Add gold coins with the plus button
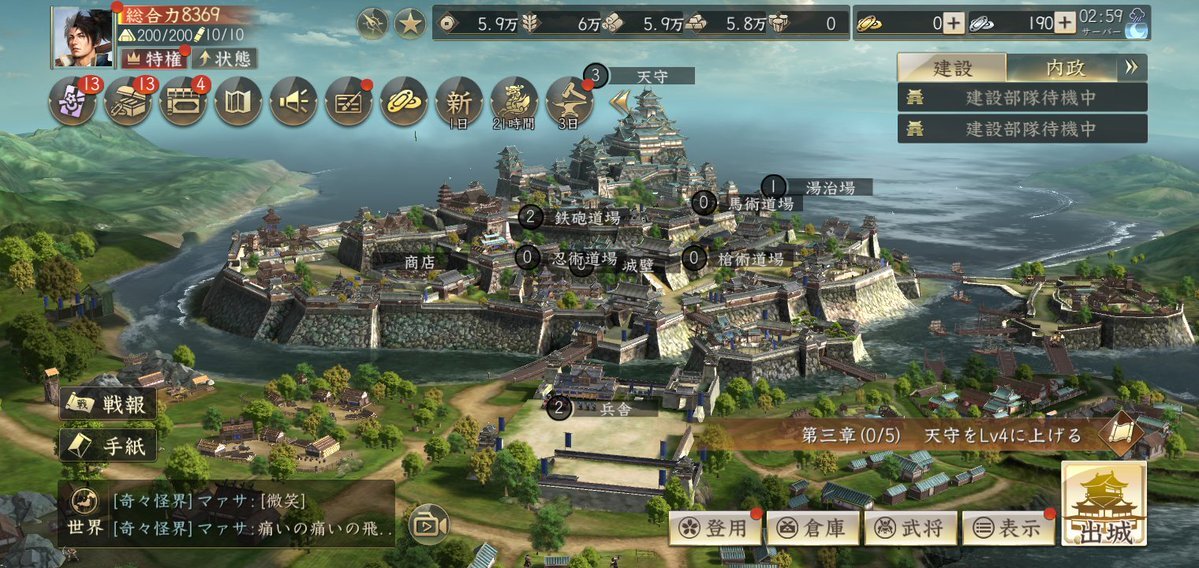Viewport: 1199px width, 568px height. pyautogui.click(x=954, y=23)
